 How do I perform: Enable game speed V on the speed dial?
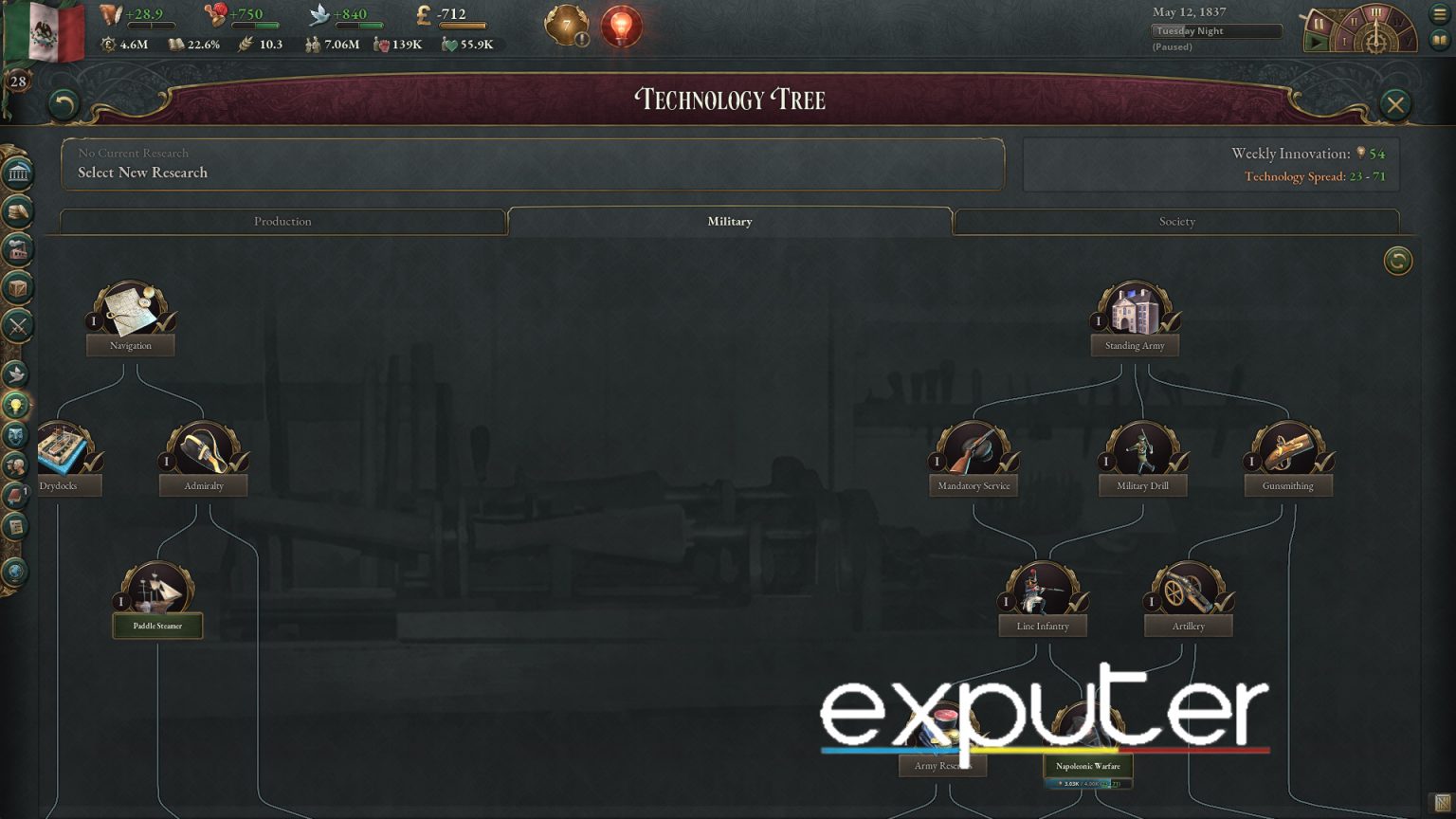pyautogui.click(x=1409, y=42)
